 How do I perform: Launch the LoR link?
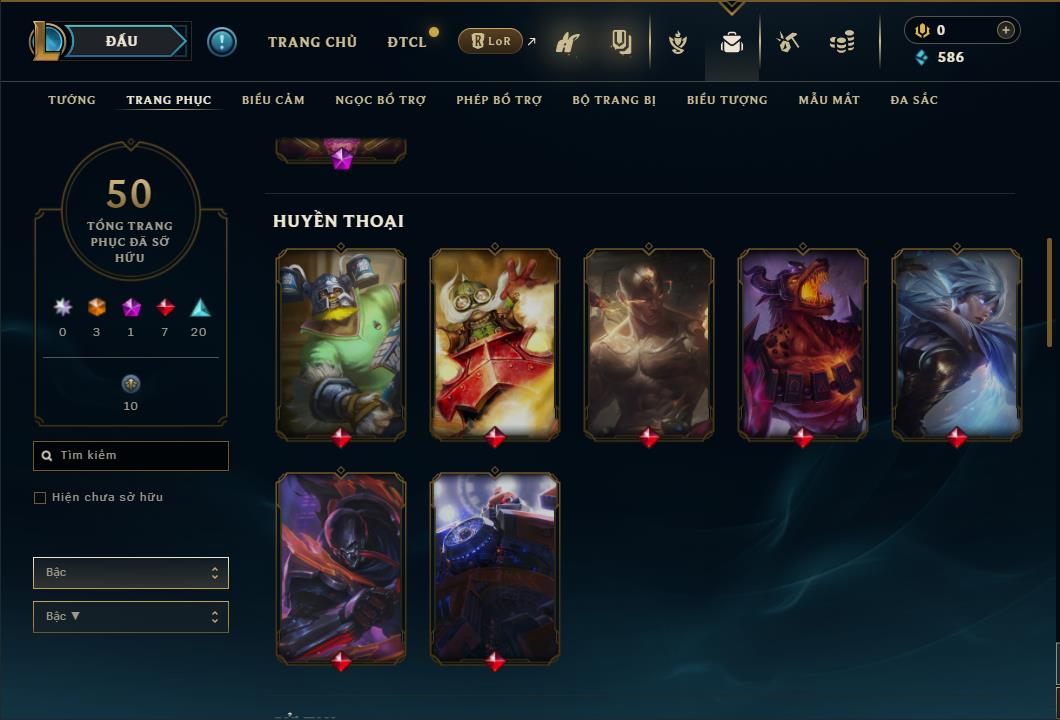tap(491, 41)
